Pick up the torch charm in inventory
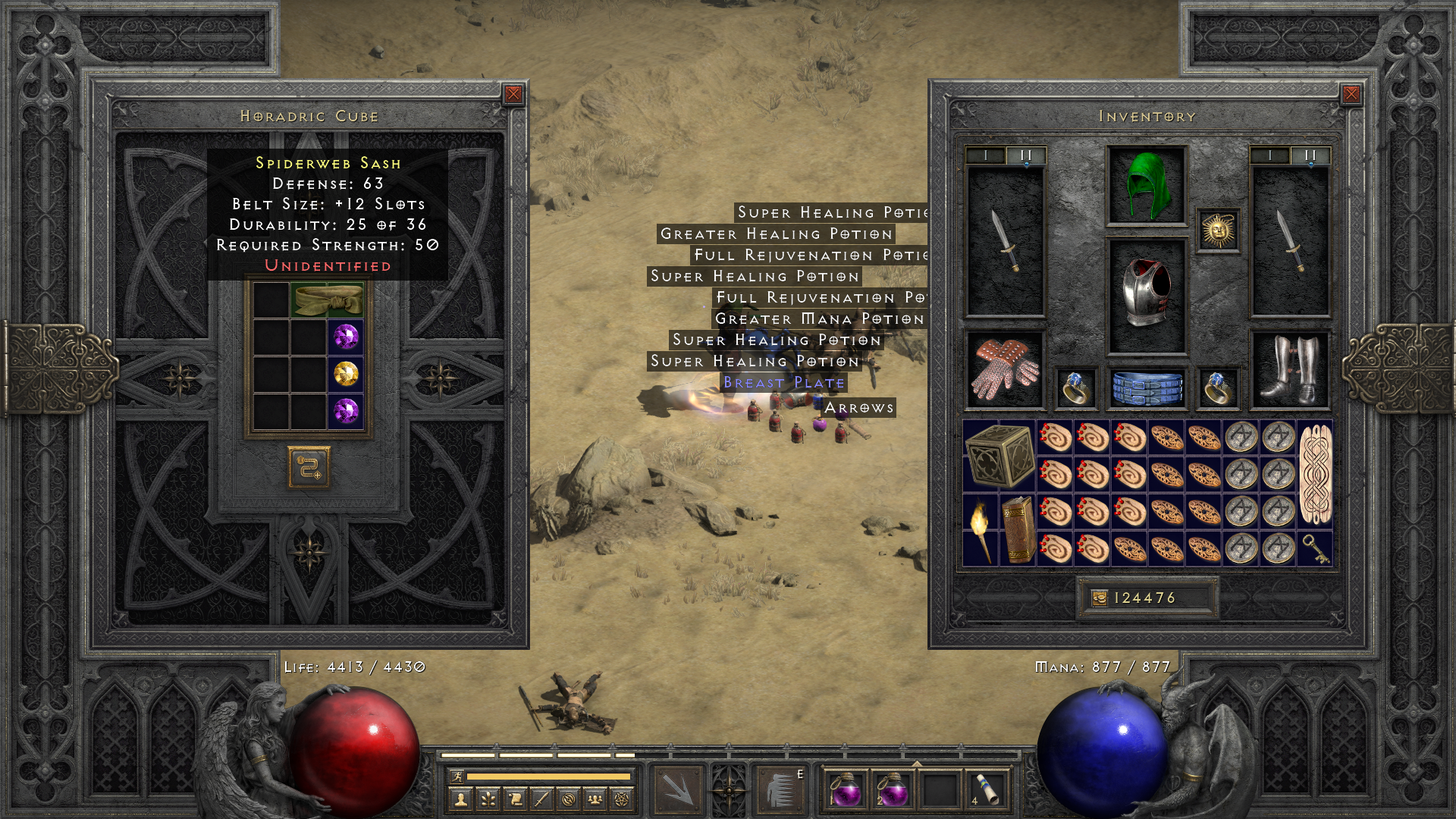Viewport: 1456px width, 819px height. pyautogui.click(x=981, y=529)
